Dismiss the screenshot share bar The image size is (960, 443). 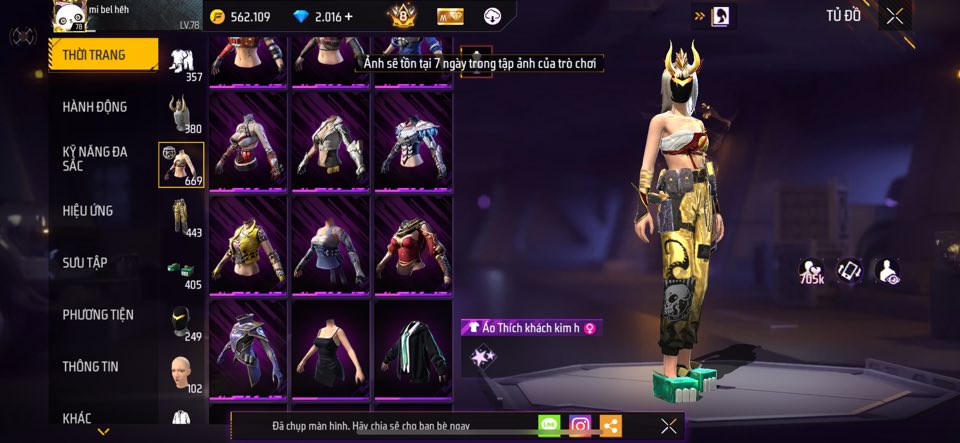(x=669, y=426)
